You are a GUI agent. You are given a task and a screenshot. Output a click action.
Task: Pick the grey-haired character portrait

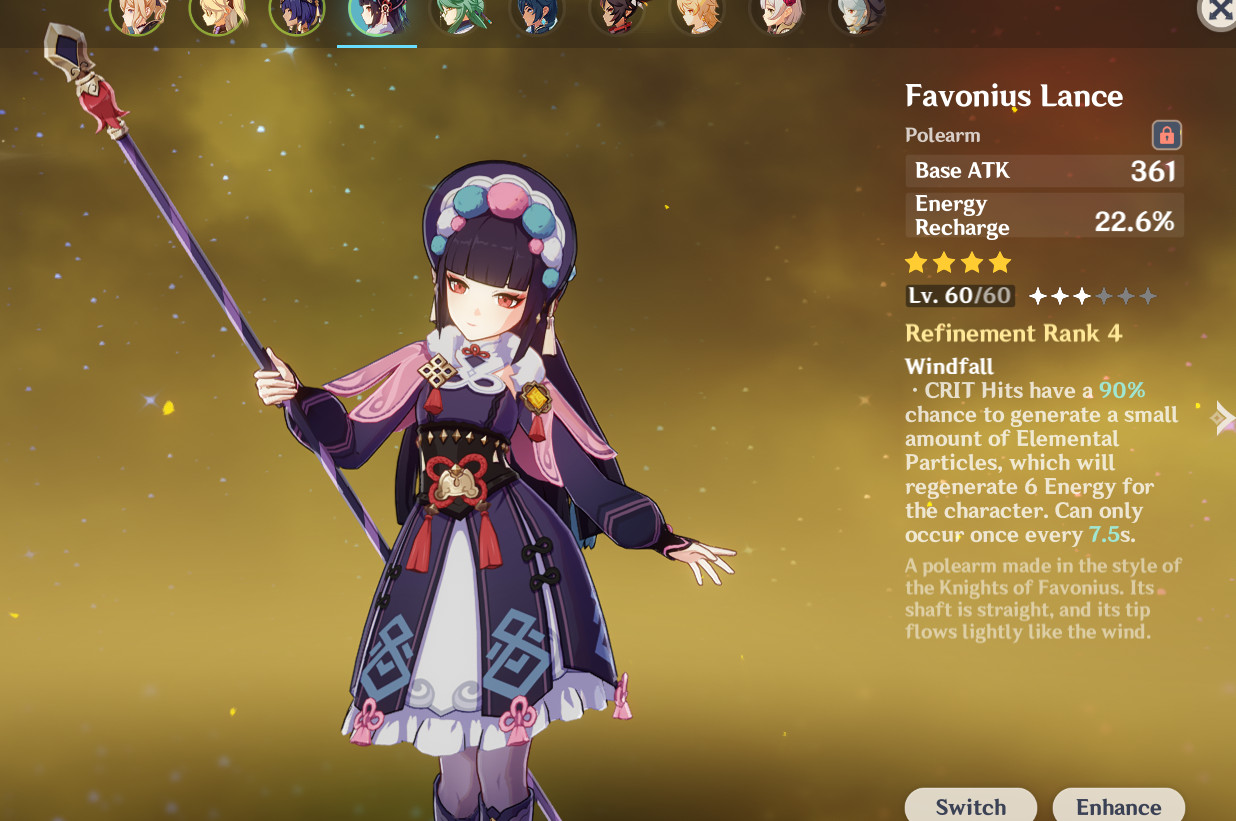pyautogui.click(x=857, y=14)
